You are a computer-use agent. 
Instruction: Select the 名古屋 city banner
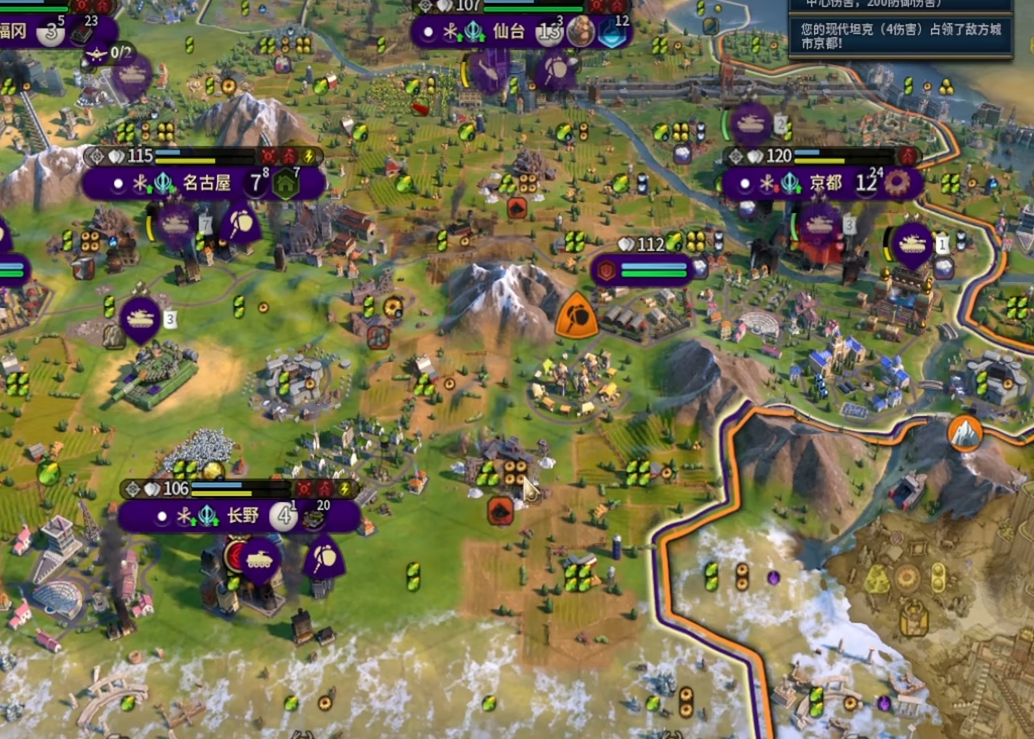[x=206, y=183]
